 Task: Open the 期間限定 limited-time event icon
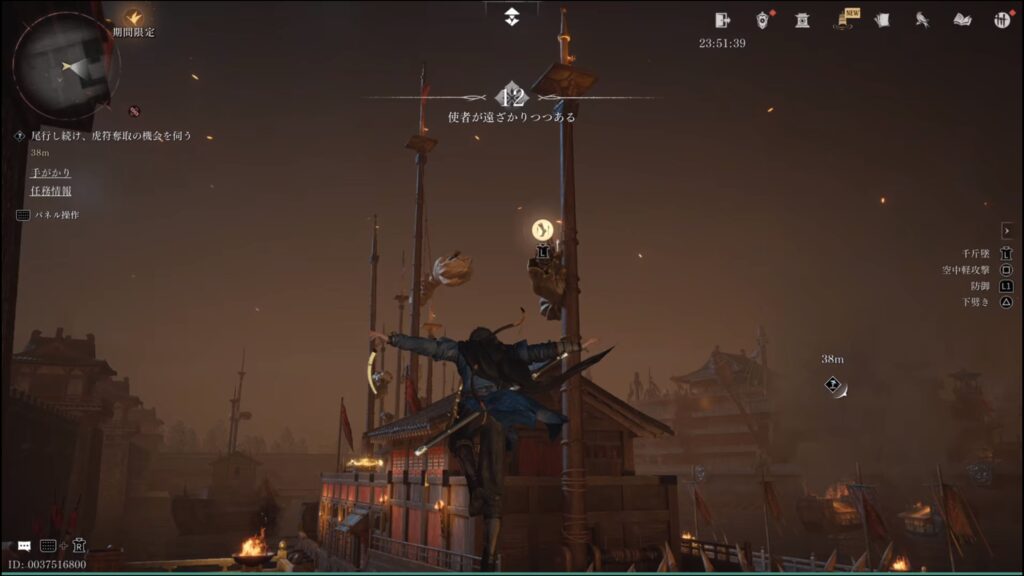pyautogui.click(x=133, y=18)
